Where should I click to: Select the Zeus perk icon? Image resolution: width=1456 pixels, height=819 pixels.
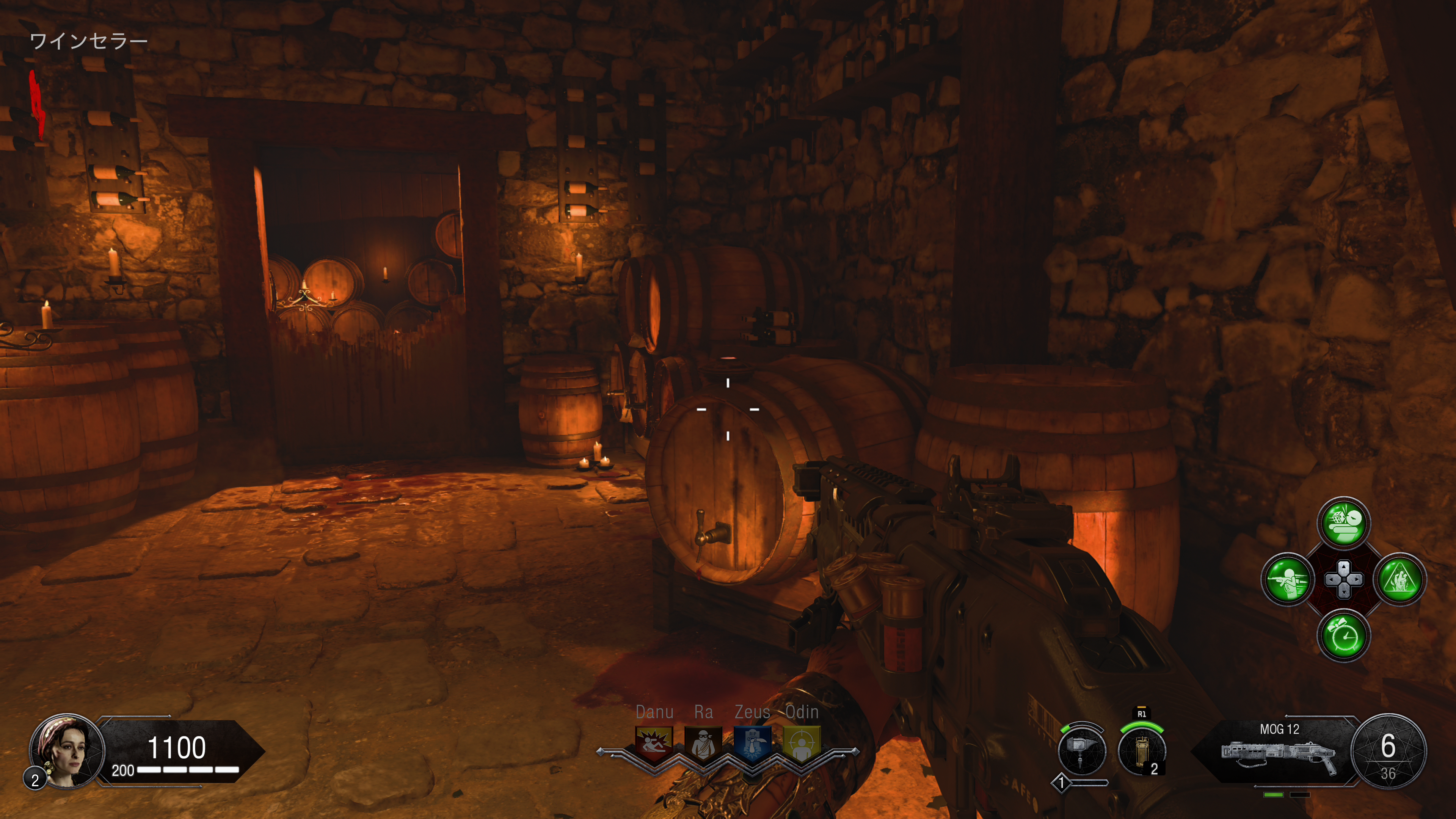[752, 743]
